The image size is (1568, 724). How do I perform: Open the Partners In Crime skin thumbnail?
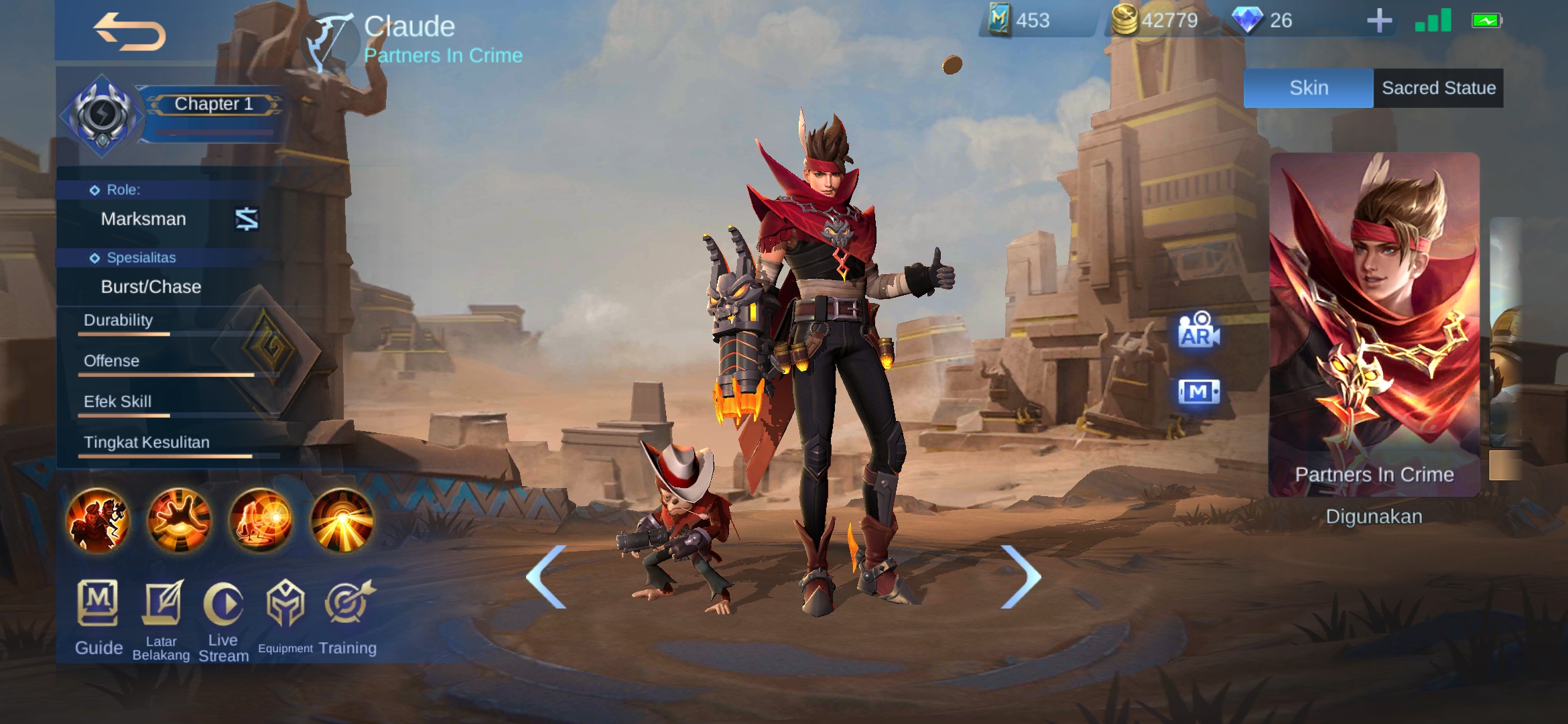pyautogui.click(x=1374, y=315)
